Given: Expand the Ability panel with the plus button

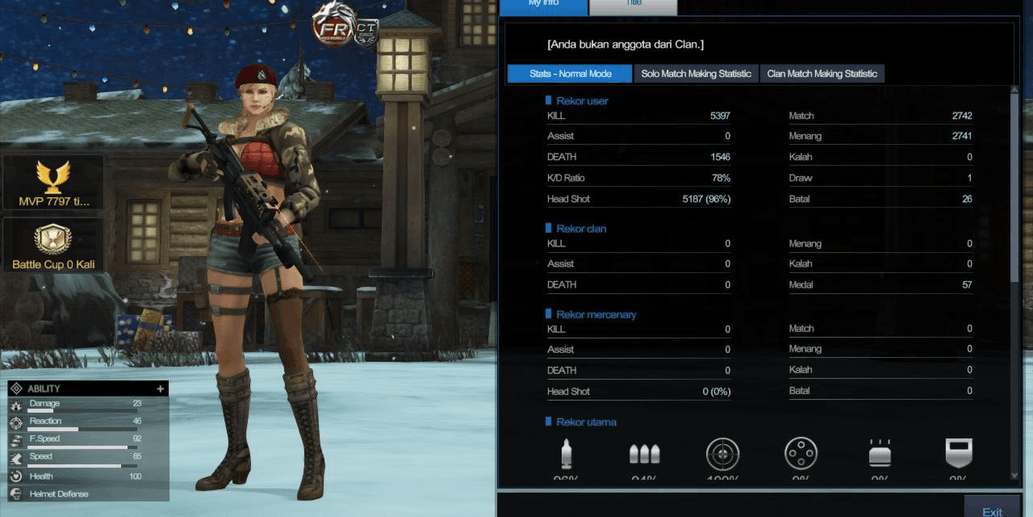Looking at the screenshot, I should tap(160, 389).
